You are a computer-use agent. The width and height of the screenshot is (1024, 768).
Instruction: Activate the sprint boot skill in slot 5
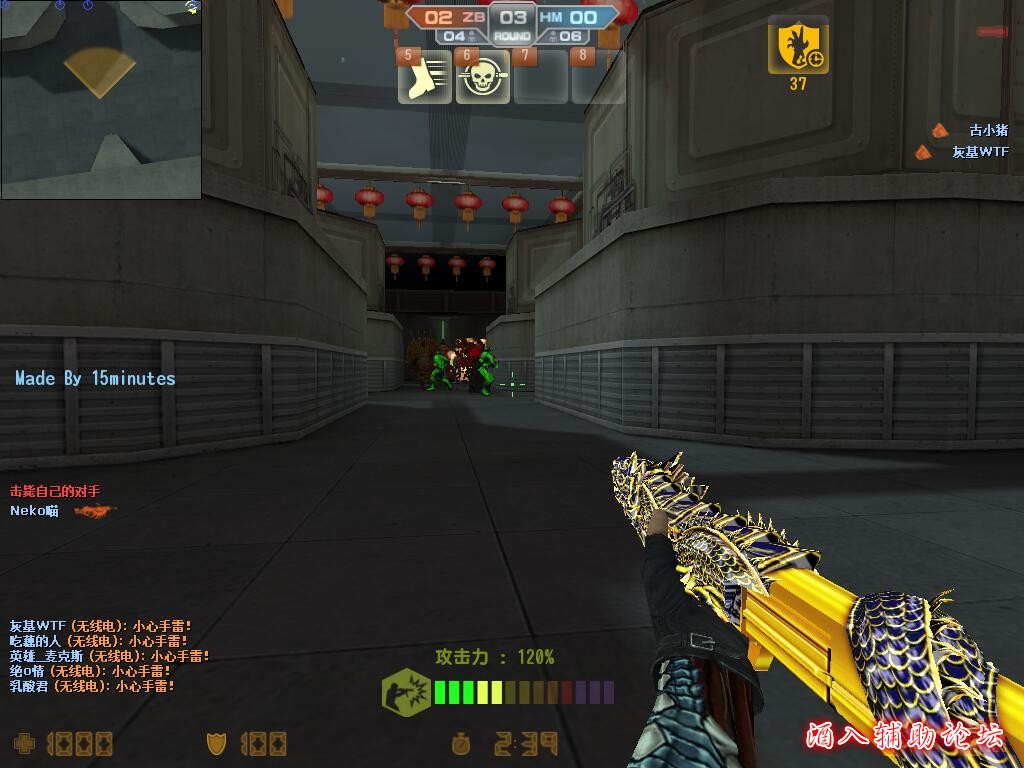tap(425, 80)
